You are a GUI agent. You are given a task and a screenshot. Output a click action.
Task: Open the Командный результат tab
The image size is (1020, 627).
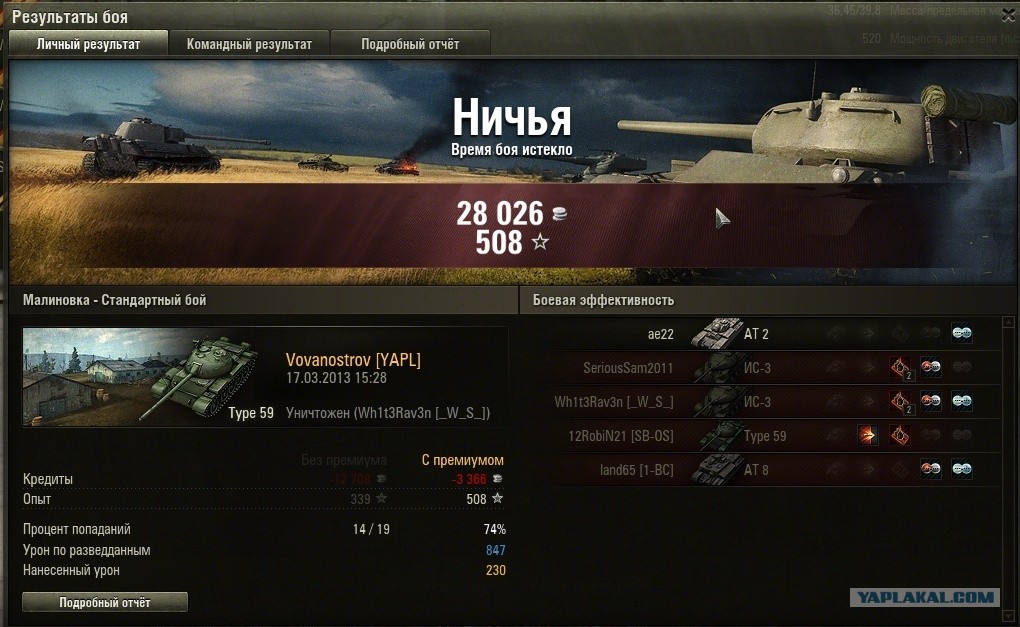(249, 44)
